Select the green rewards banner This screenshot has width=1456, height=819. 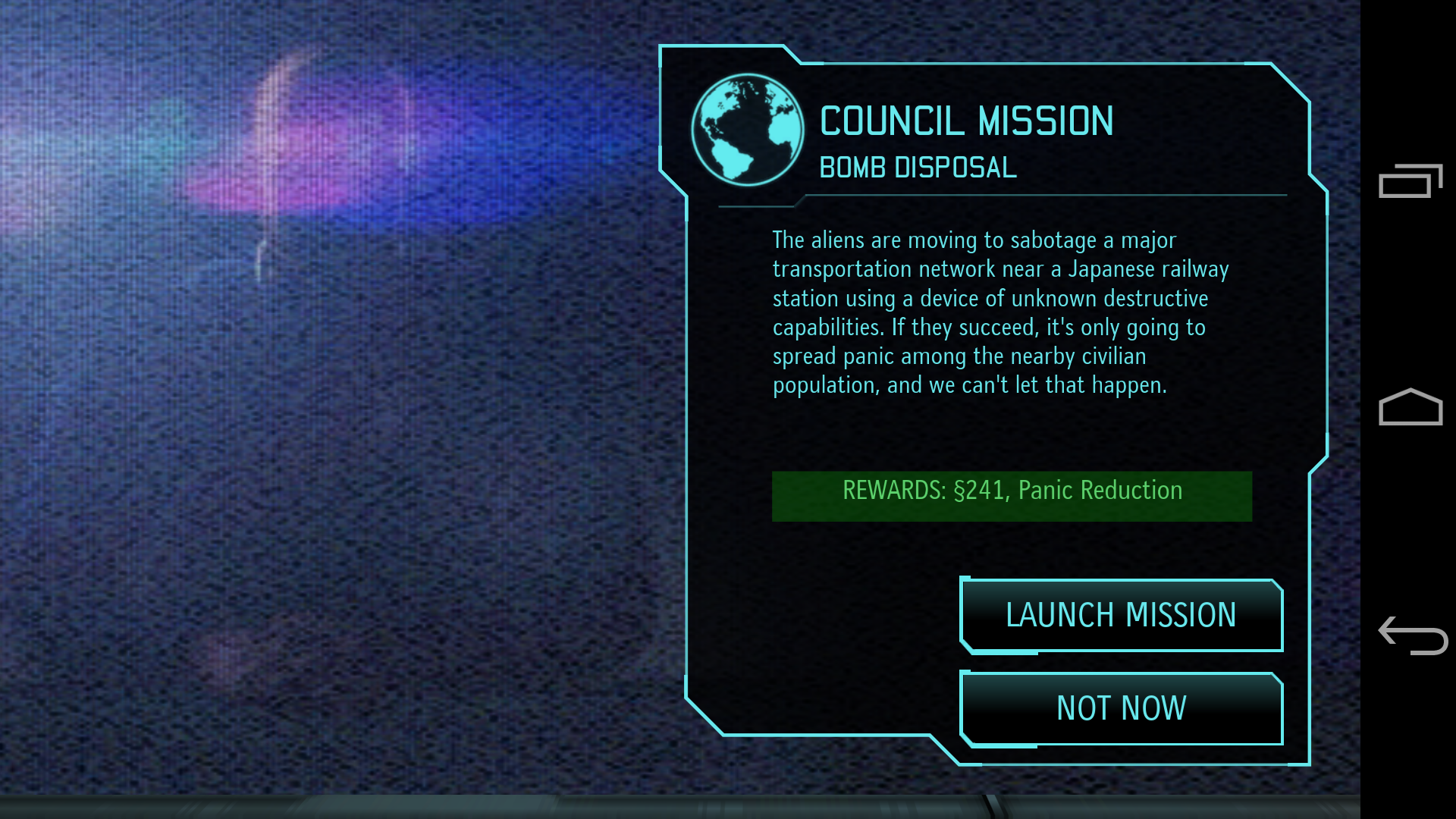1011,496
